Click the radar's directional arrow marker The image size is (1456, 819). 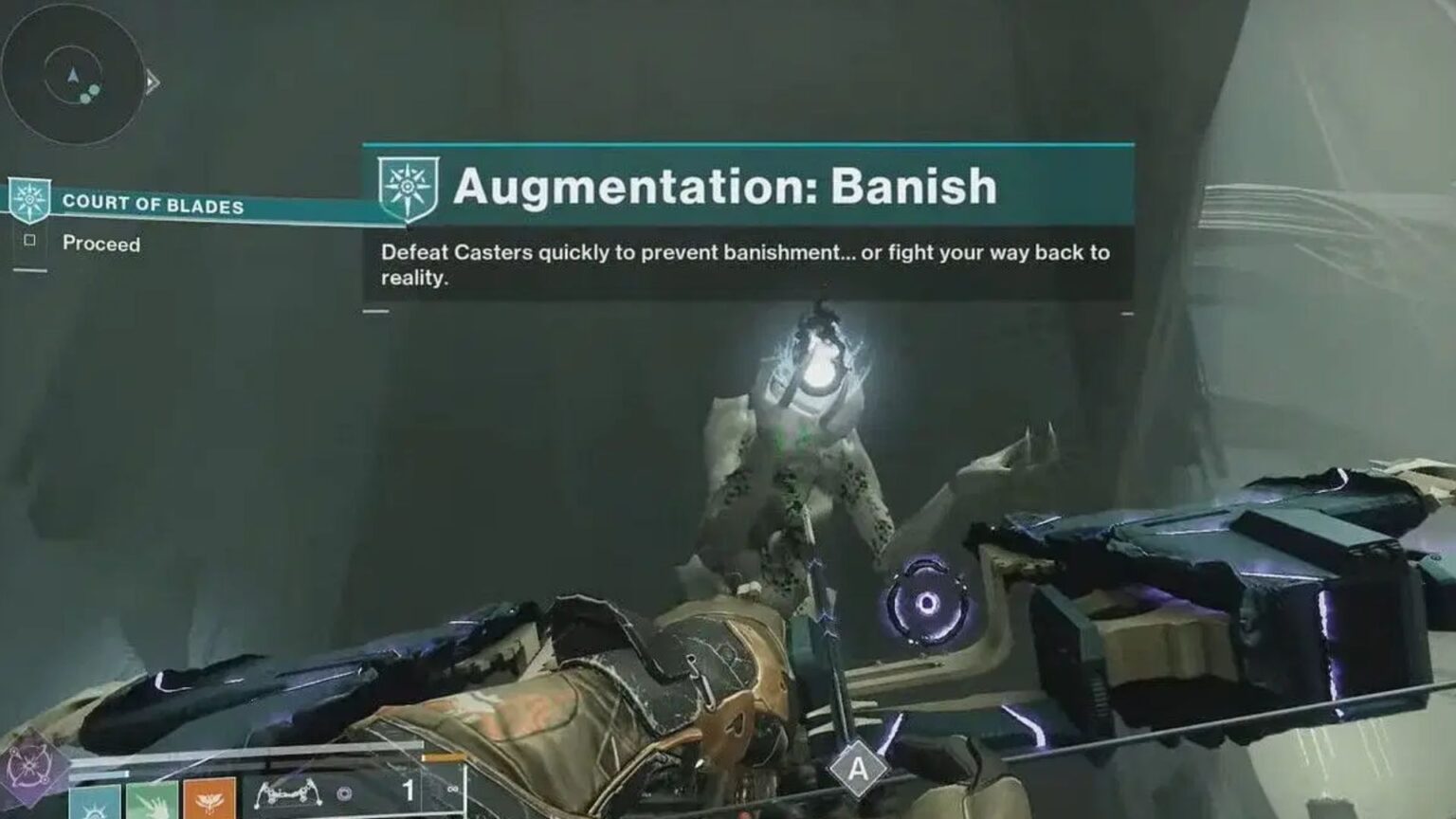coord(72,76)
